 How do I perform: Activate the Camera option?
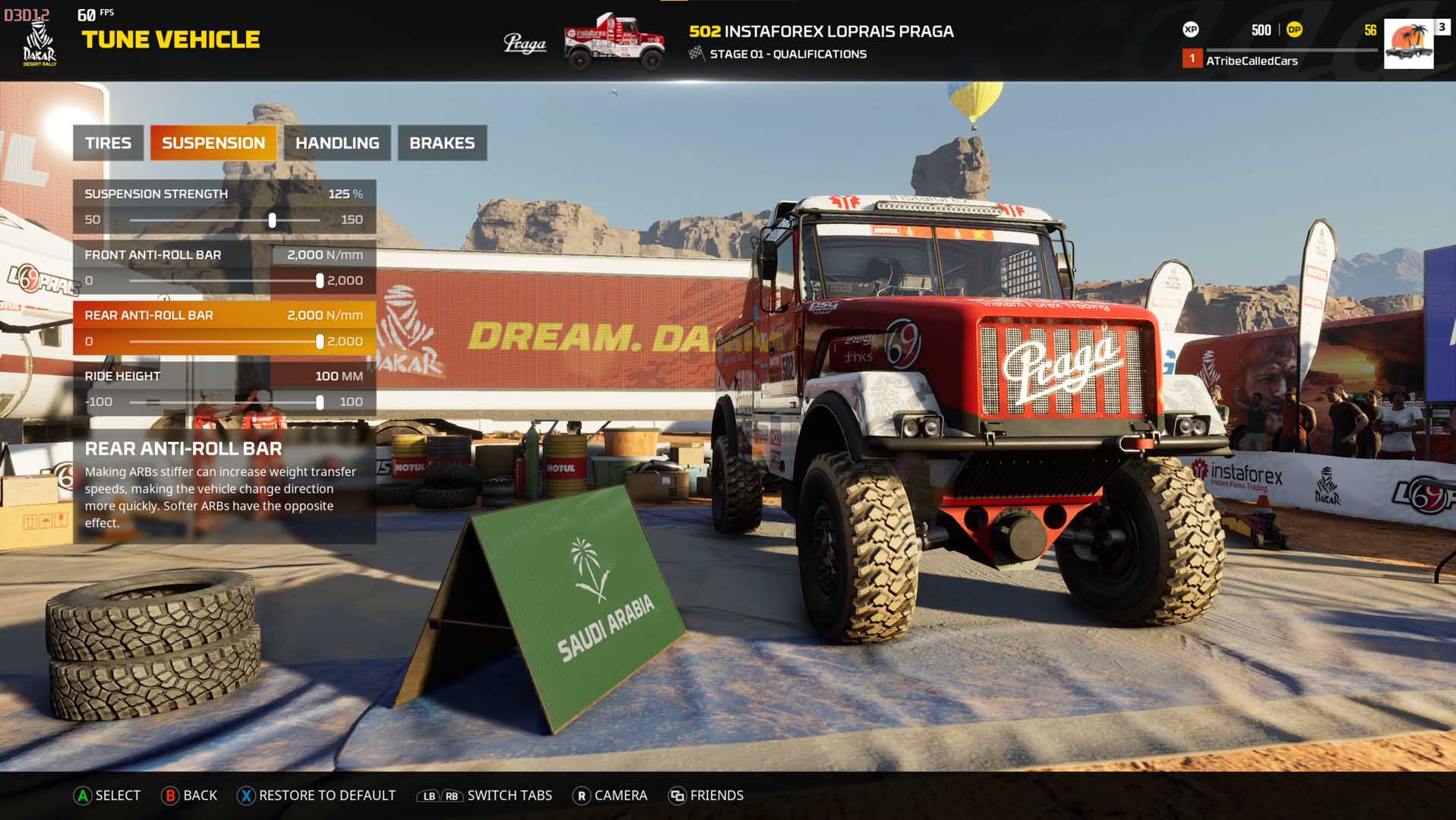click(x=610, y=795)
